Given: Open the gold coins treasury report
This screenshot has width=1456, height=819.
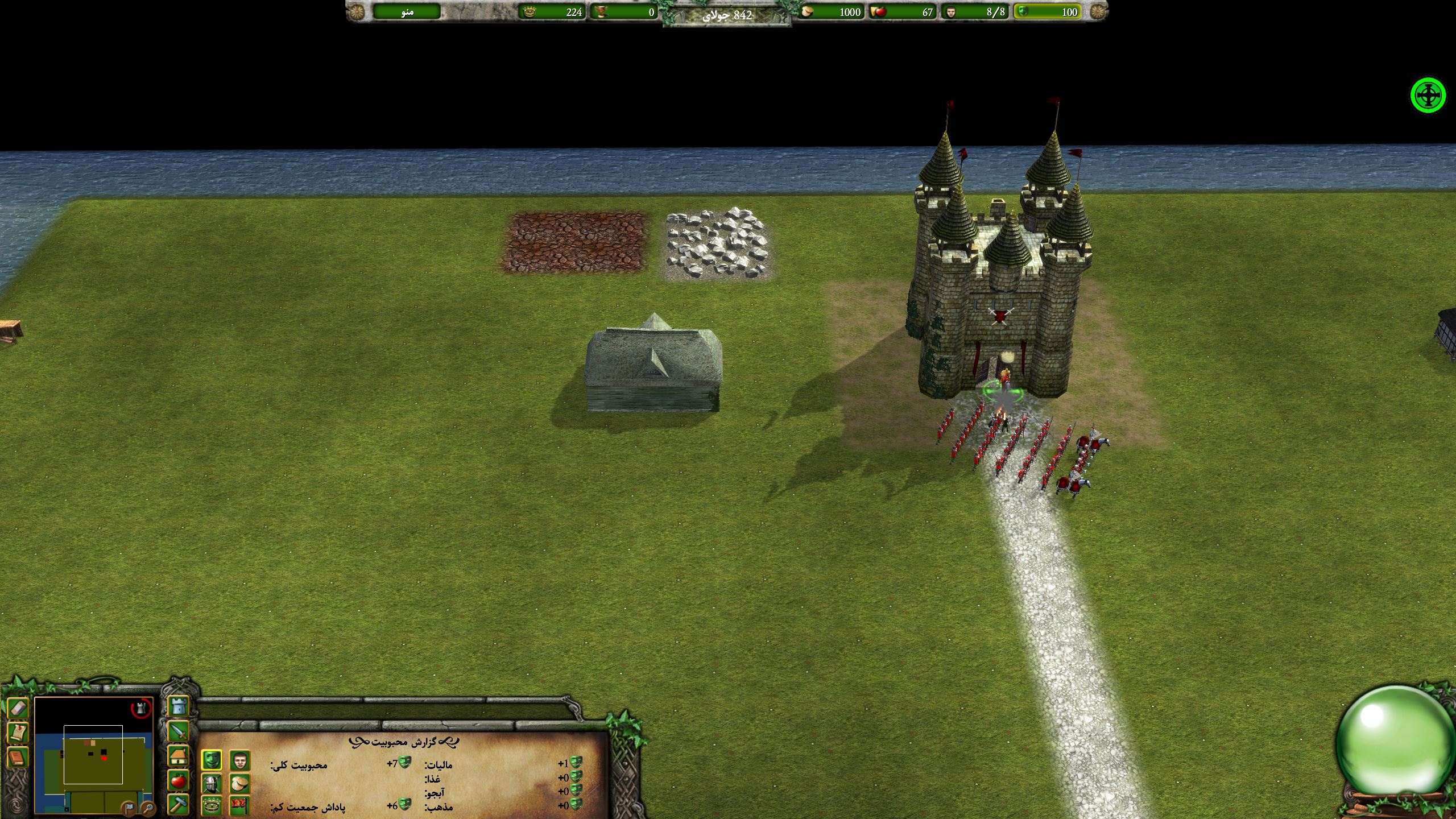Looking at the screenshot, I should (240, 784).
